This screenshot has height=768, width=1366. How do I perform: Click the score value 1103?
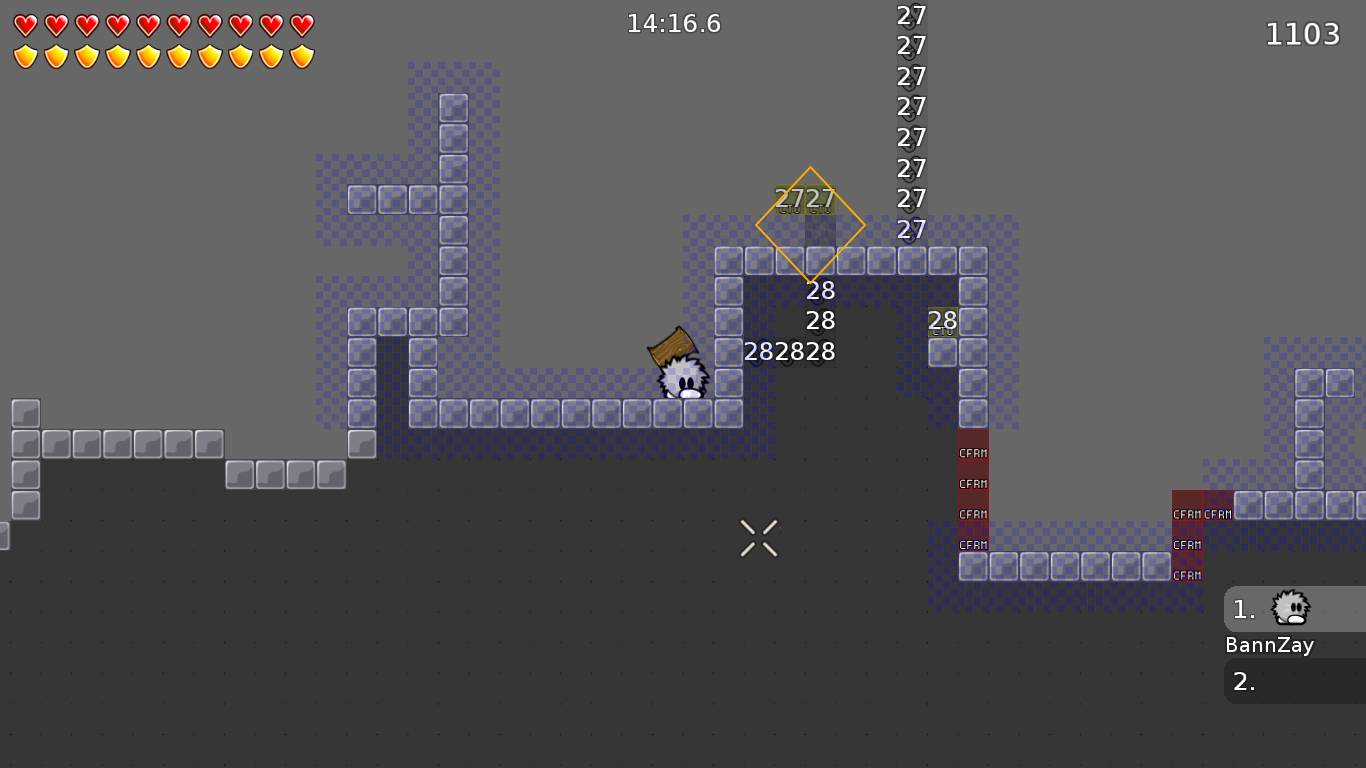pyautogui.click(x=1302, y=33)
